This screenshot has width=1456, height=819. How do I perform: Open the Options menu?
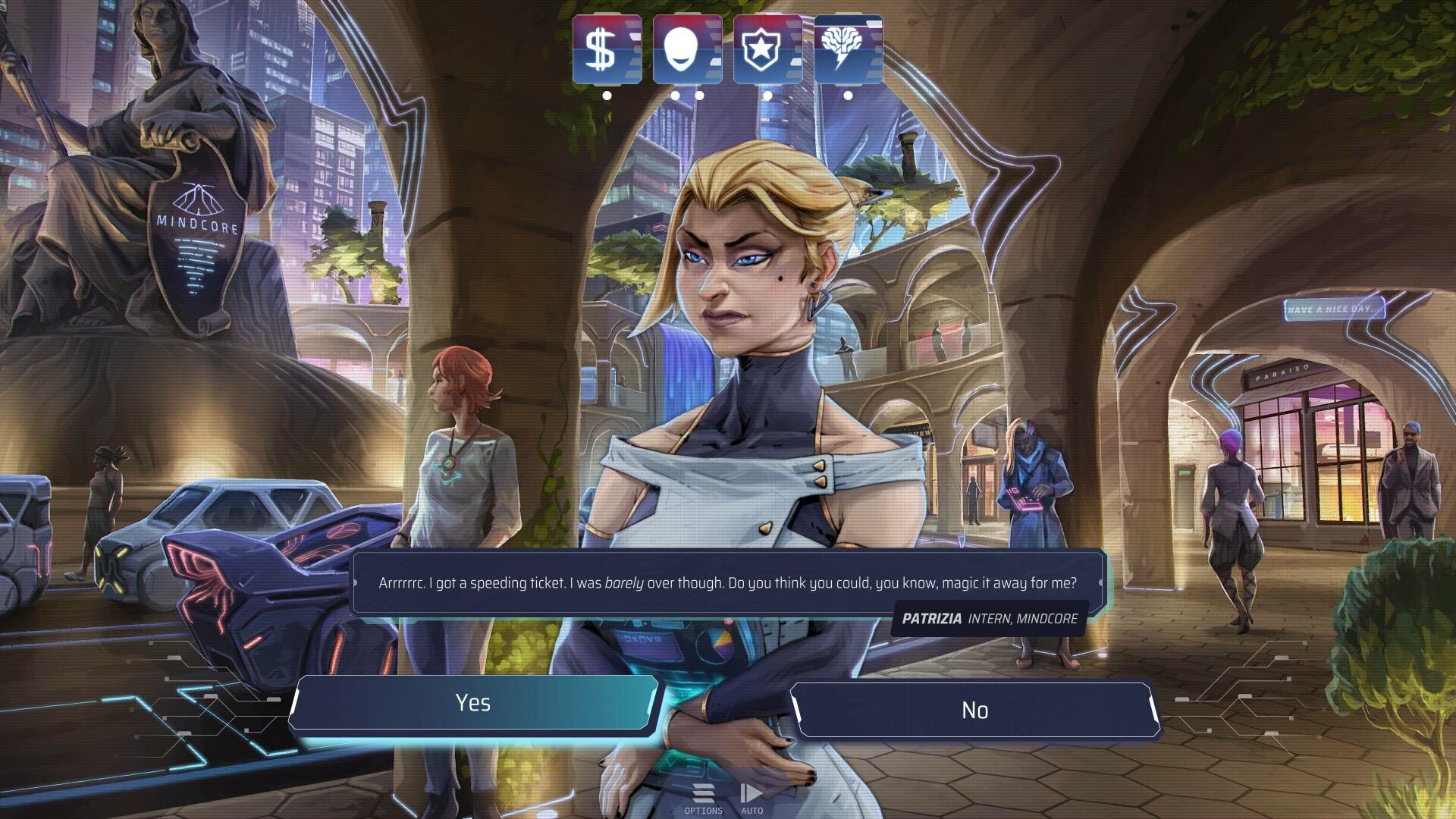[704, 798]
